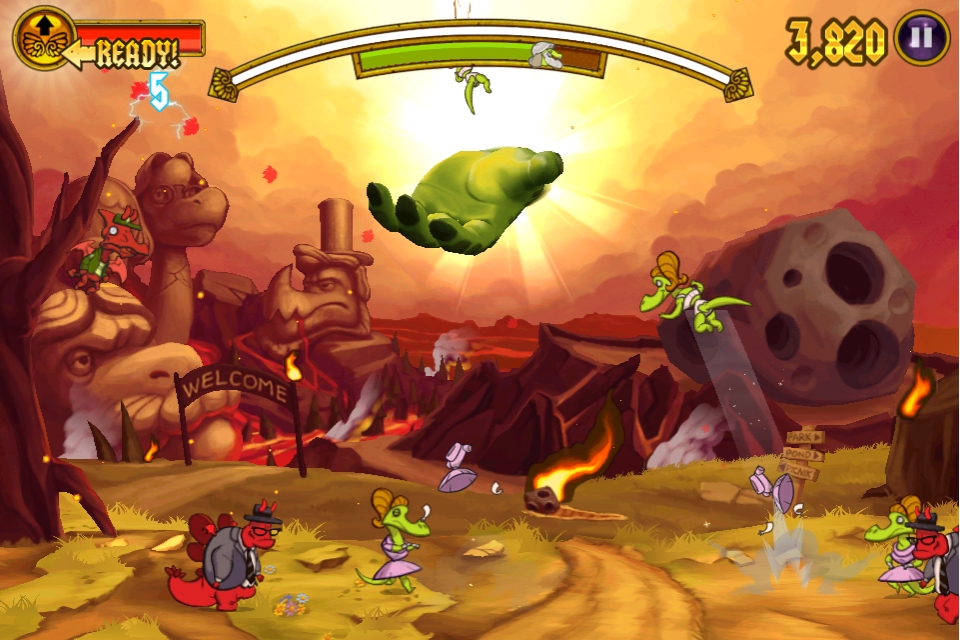The width and height of the screenshot is (960, 640).
Task: Pause the game with the purple button
Action: 921,39
